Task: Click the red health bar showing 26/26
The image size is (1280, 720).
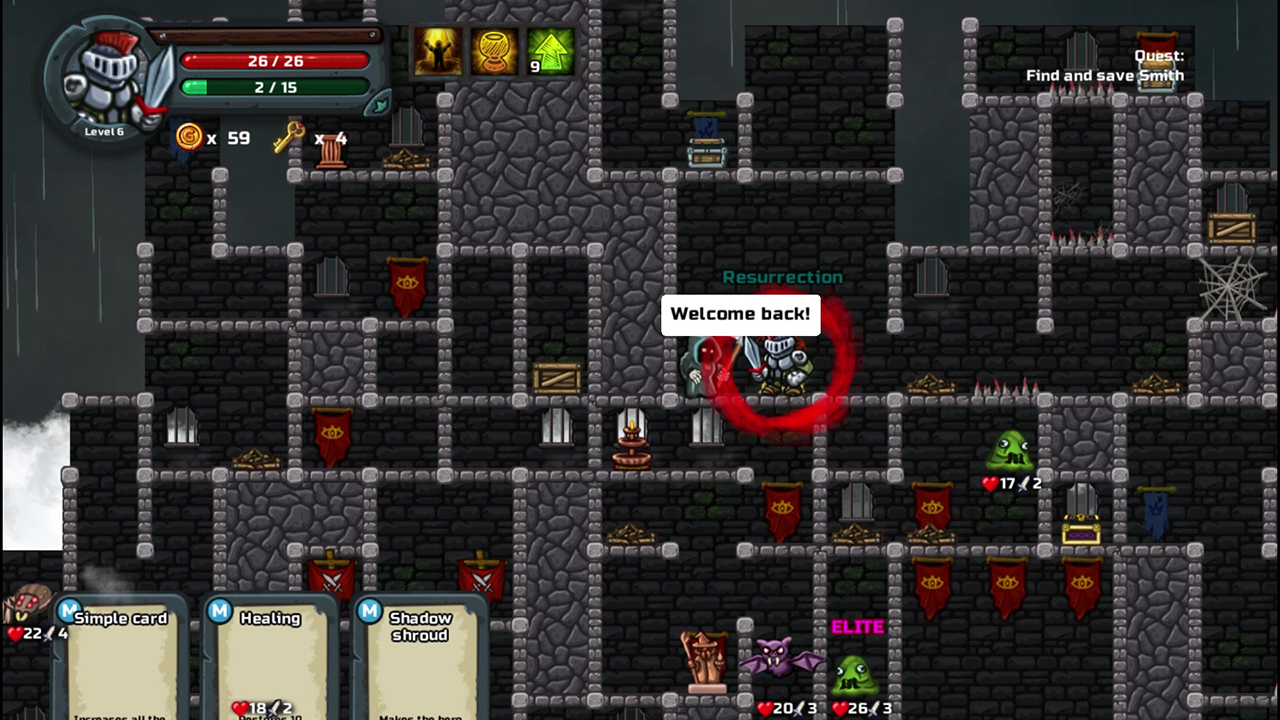Action: (275, 61)
